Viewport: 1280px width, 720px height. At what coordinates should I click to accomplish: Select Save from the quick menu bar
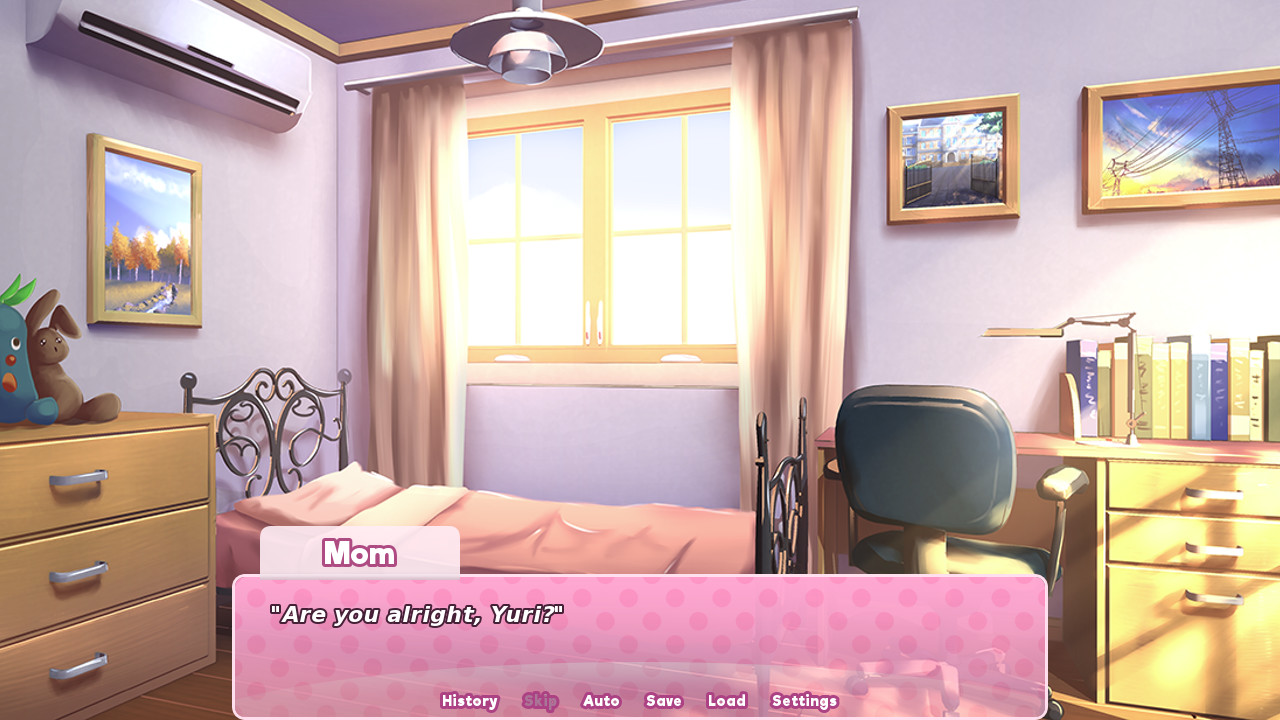point(663,701)
